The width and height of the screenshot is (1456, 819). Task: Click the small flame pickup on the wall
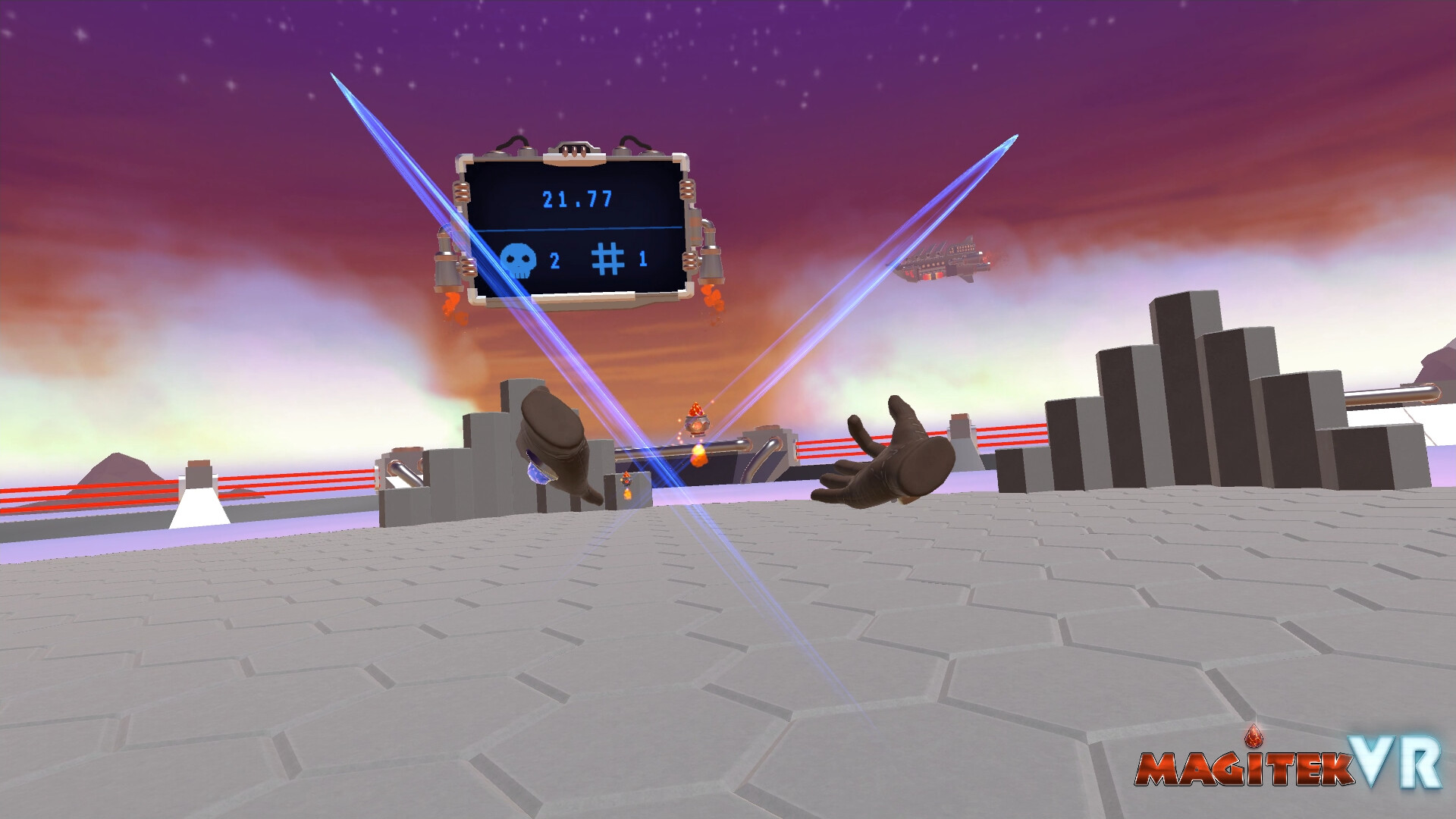pyautogui.click(x=626, y=478)
